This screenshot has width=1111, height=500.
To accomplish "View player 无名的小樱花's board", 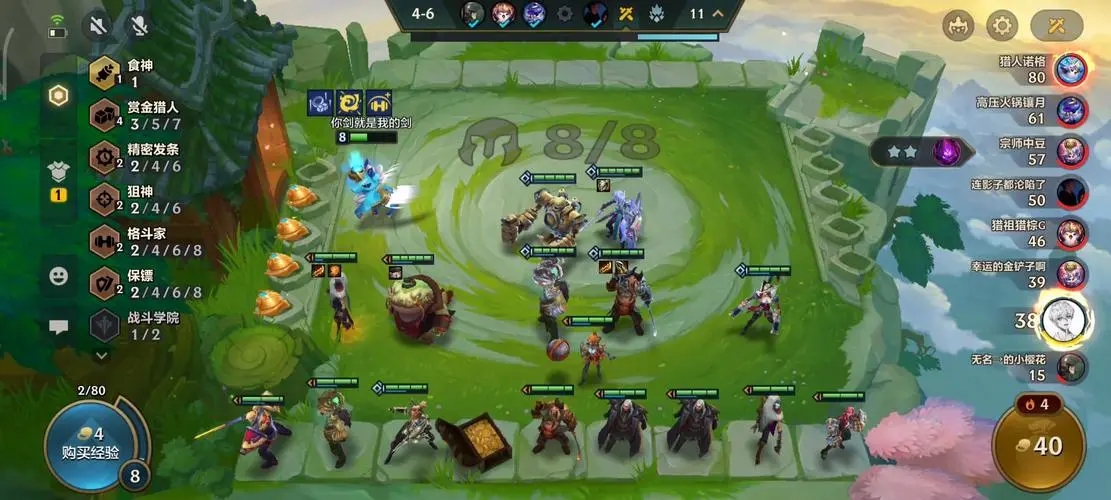I will (1071, 366).
